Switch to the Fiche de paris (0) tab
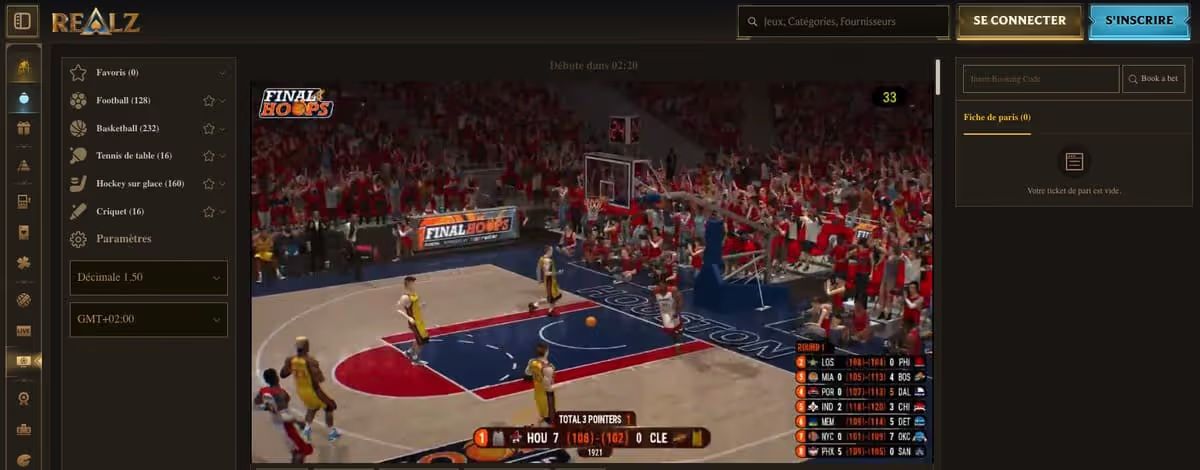 997,117
